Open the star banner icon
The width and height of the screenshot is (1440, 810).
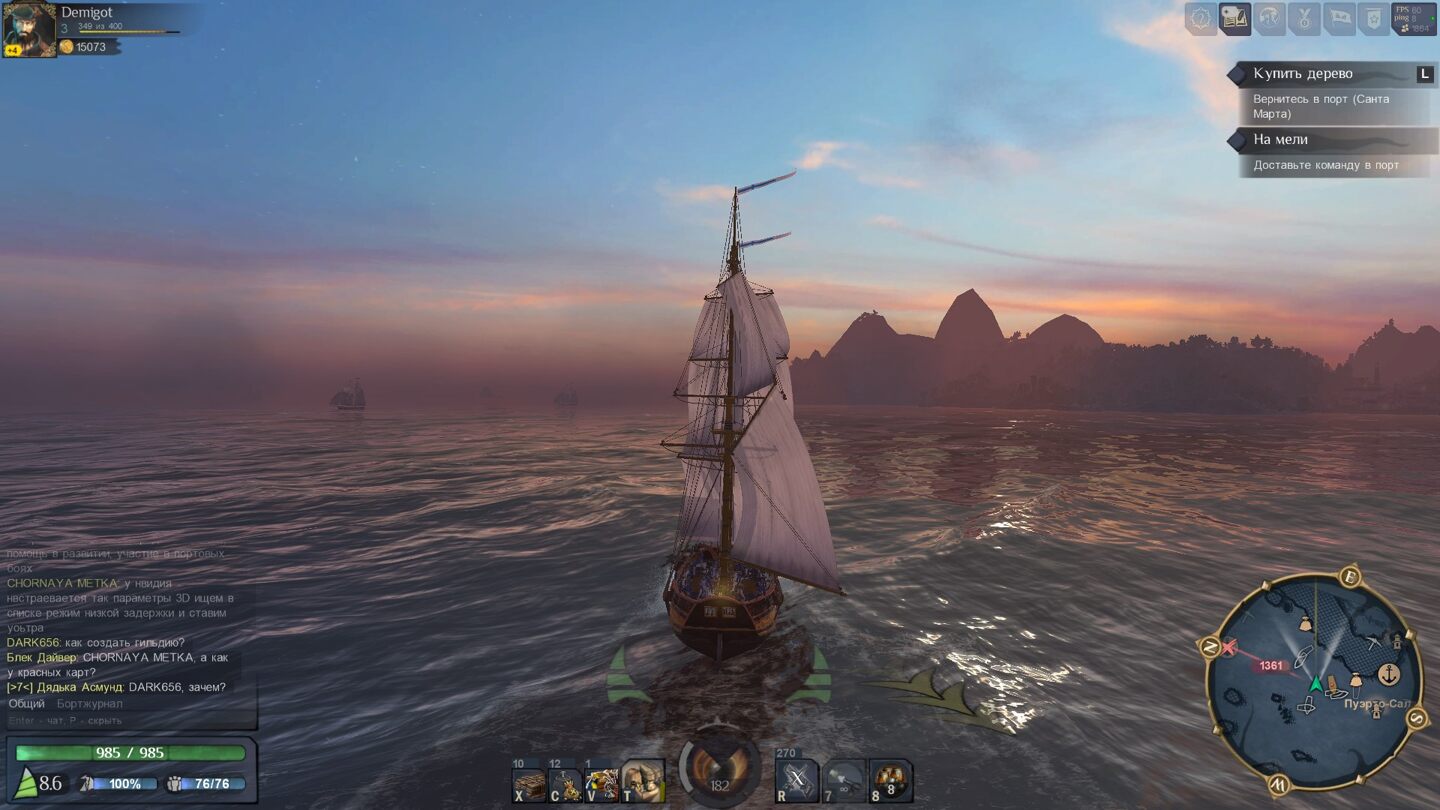pyautogui.click(x=1373, y=19)
